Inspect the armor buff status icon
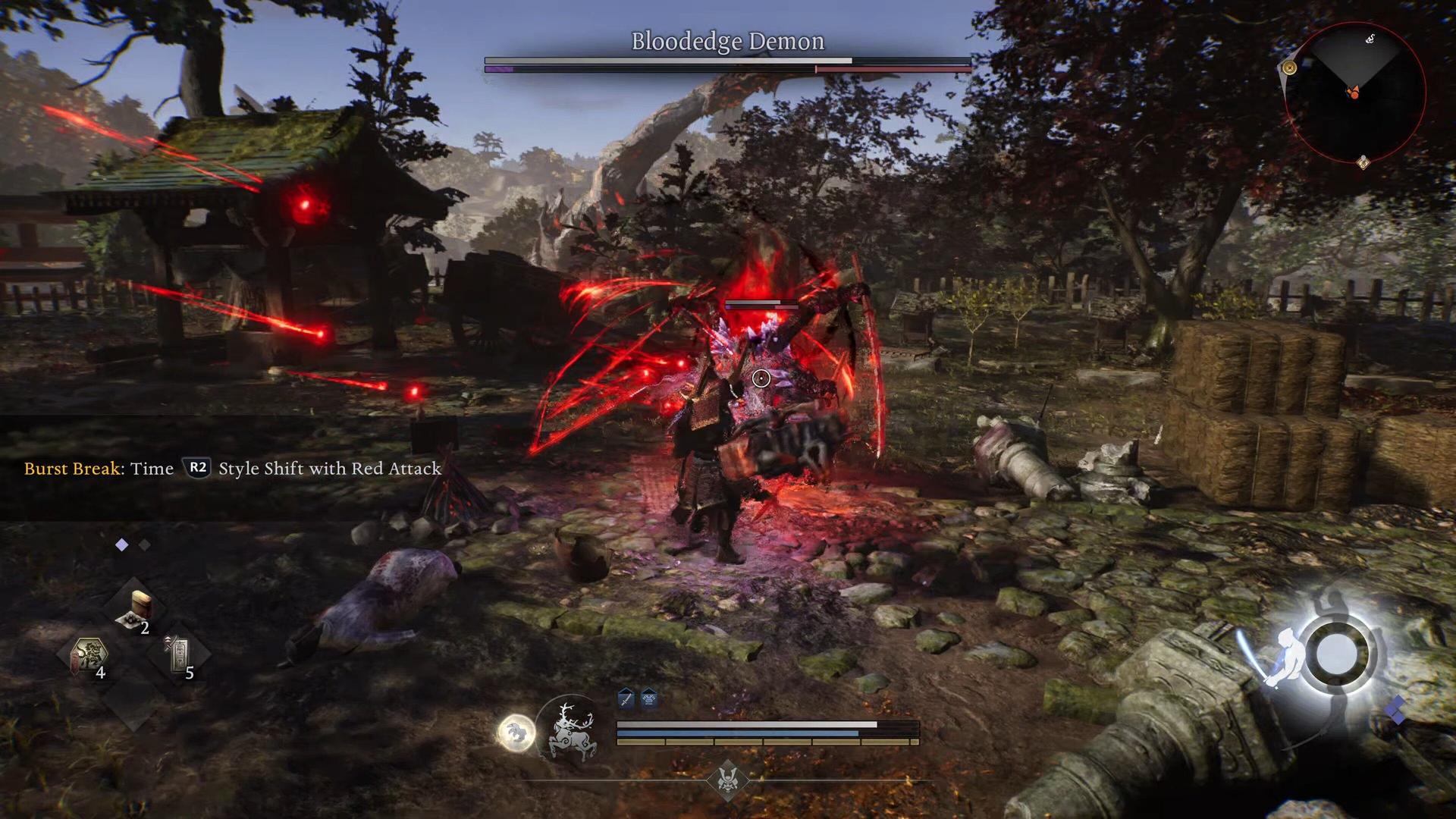This screenshot has height=819, width=1456. pyautogui.click(x=649, y=698)
